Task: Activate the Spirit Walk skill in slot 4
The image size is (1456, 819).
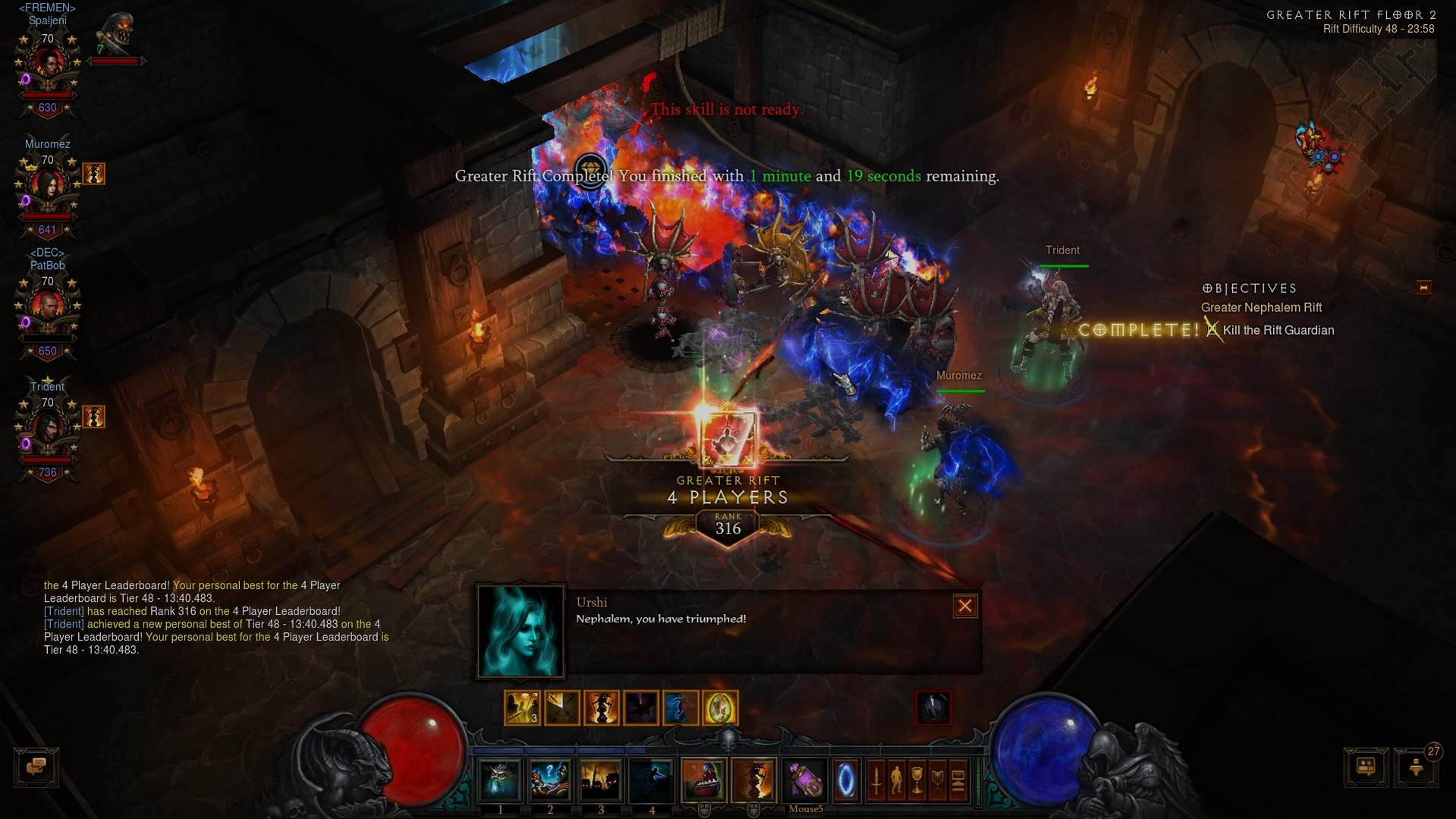Action: (651, 780)
